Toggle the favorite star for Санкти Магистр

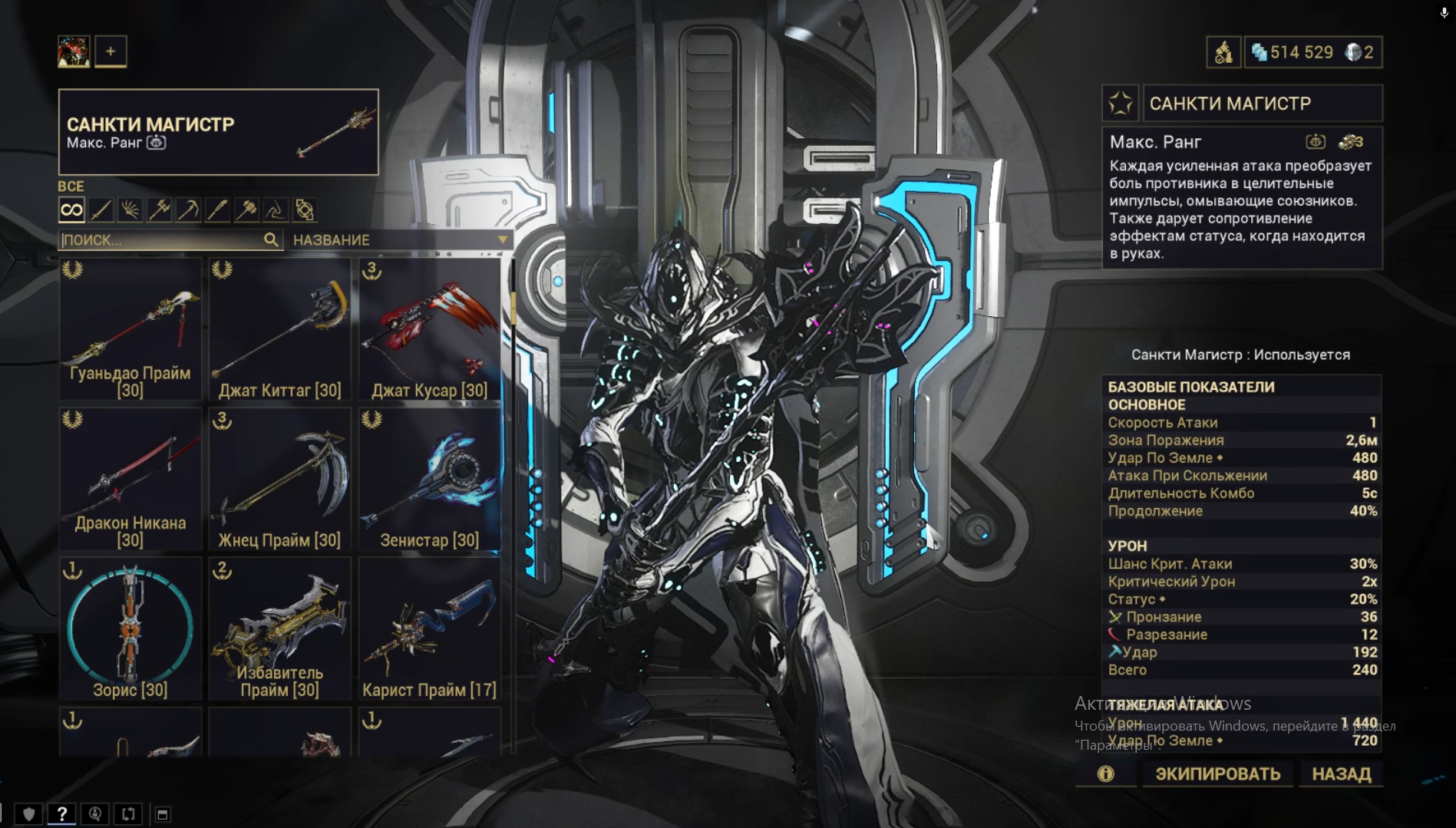(1121, 104)
